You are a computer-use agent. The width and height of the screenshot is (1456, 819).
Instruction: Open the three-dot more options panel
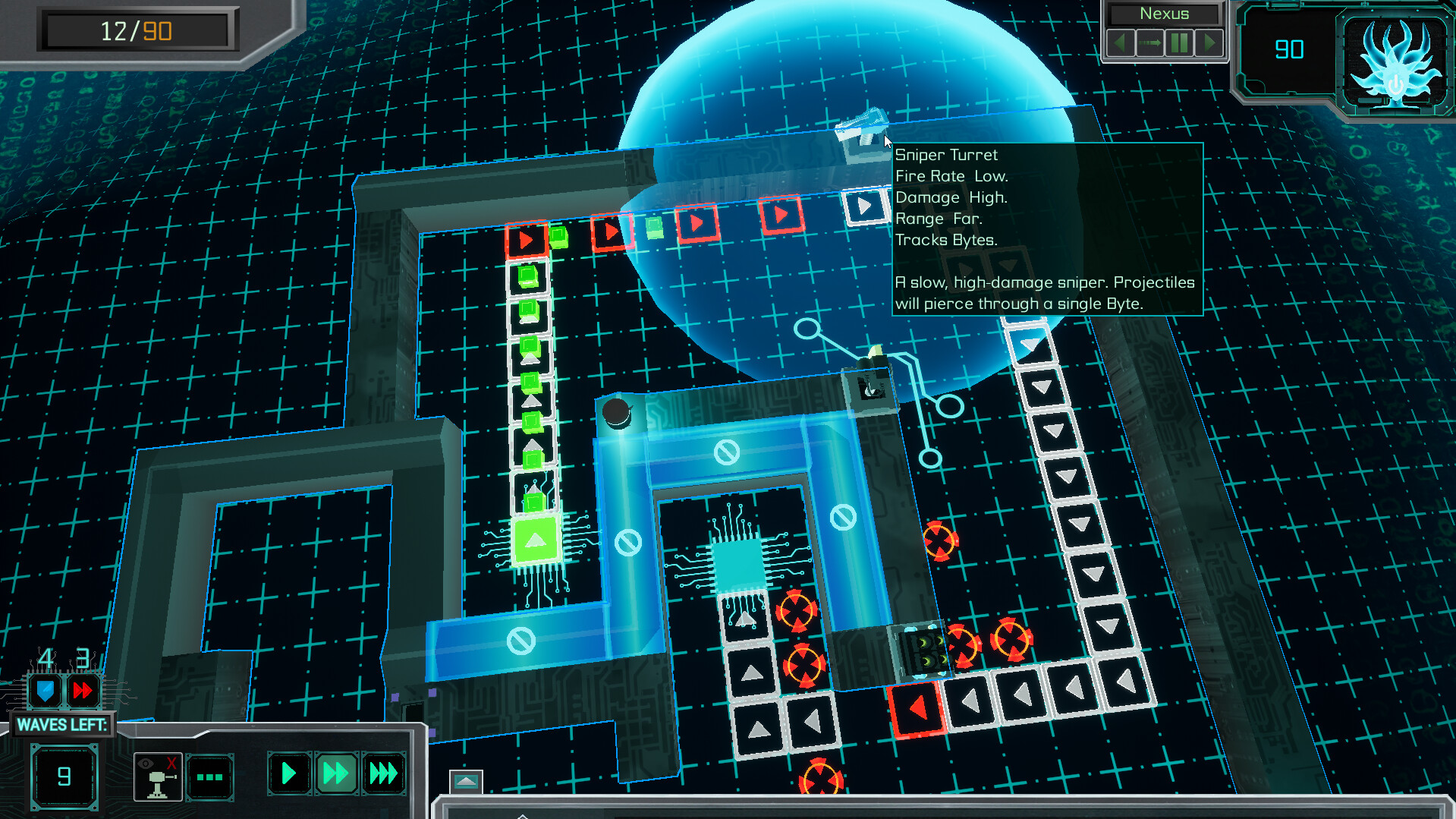click(211, 776)
